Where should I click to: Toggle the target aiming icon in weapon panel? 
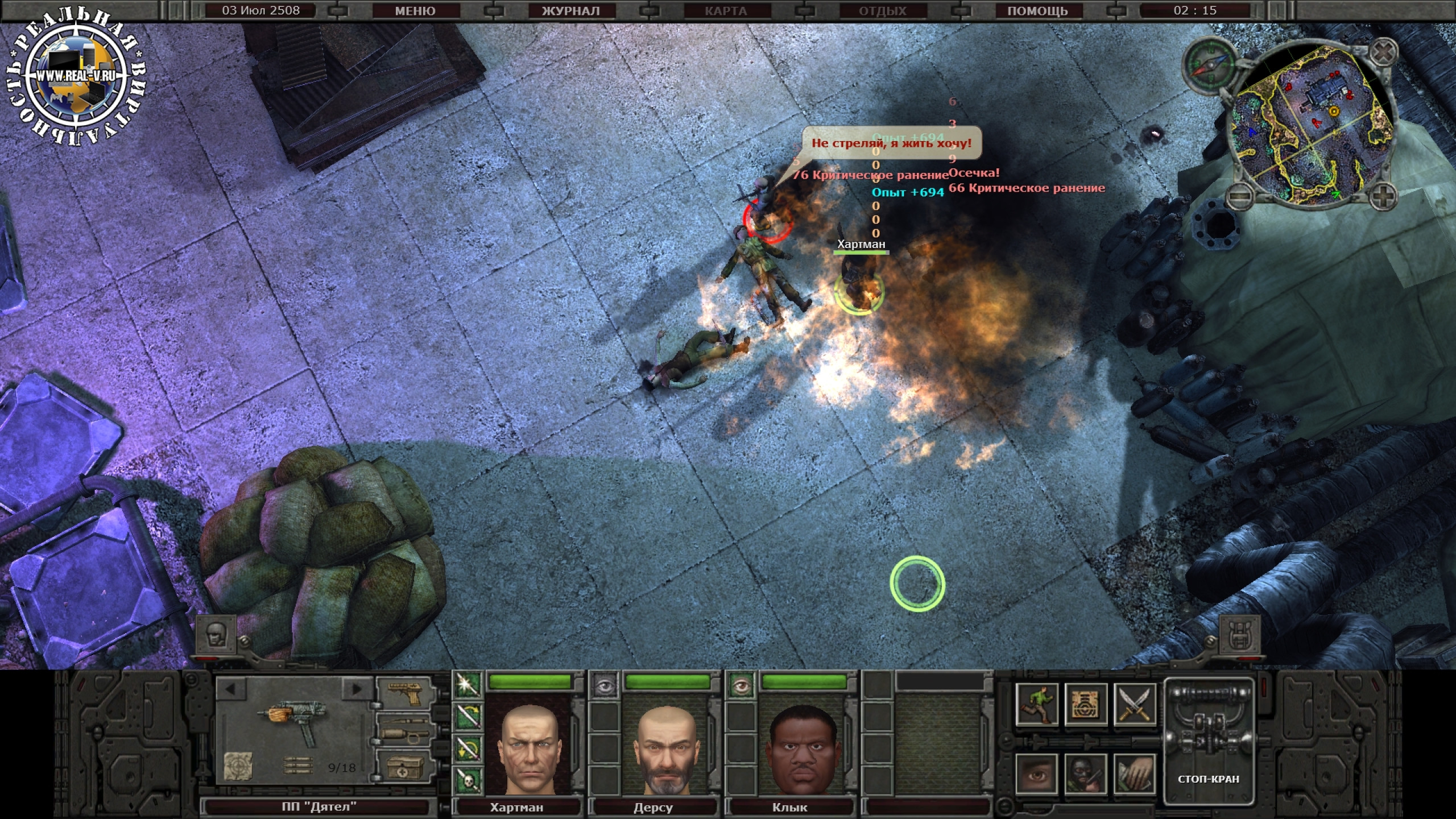pyautogui.click(x=238, y=767)
